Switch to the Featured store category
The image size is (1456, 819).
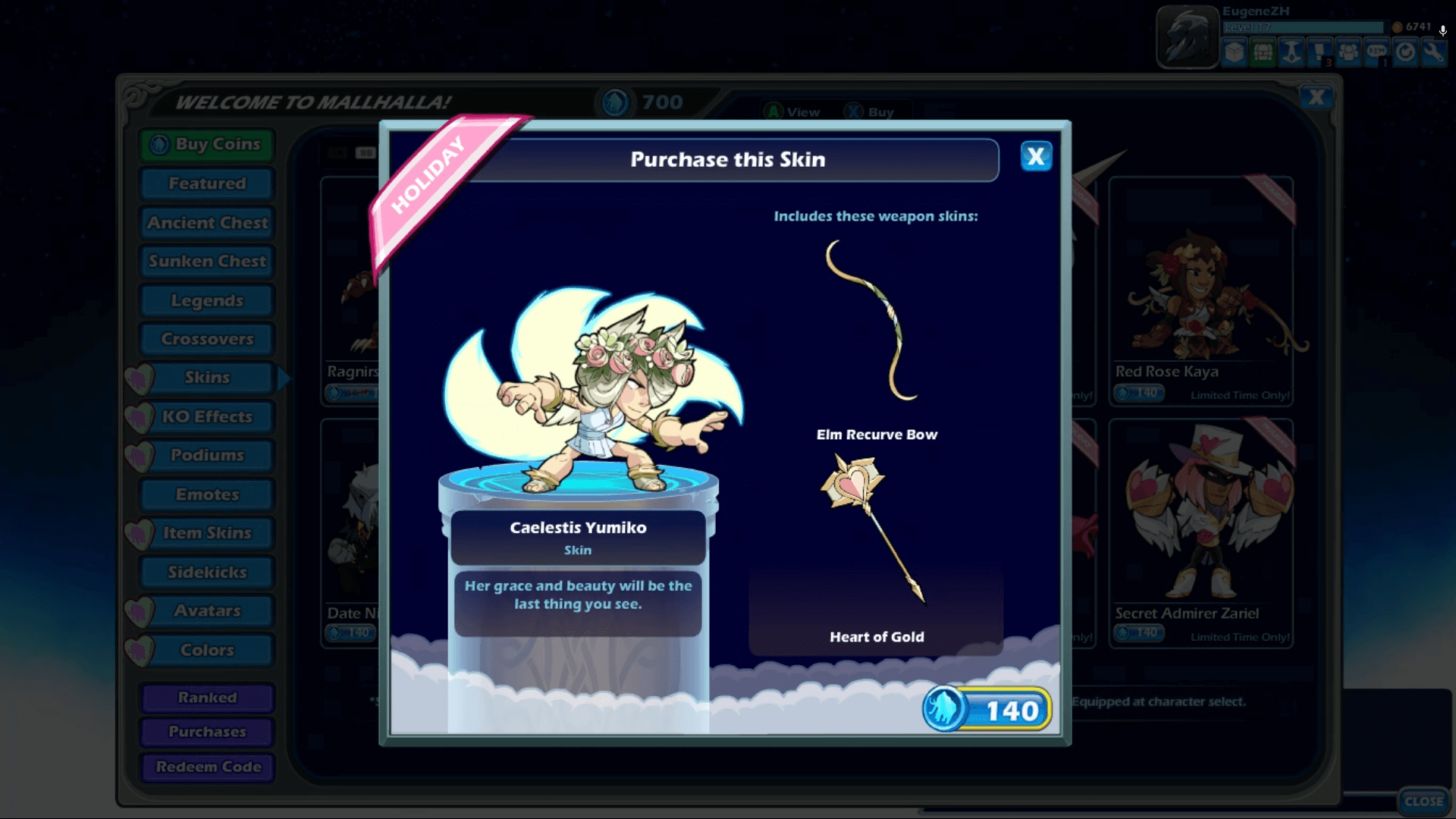(x=207, y=184)
